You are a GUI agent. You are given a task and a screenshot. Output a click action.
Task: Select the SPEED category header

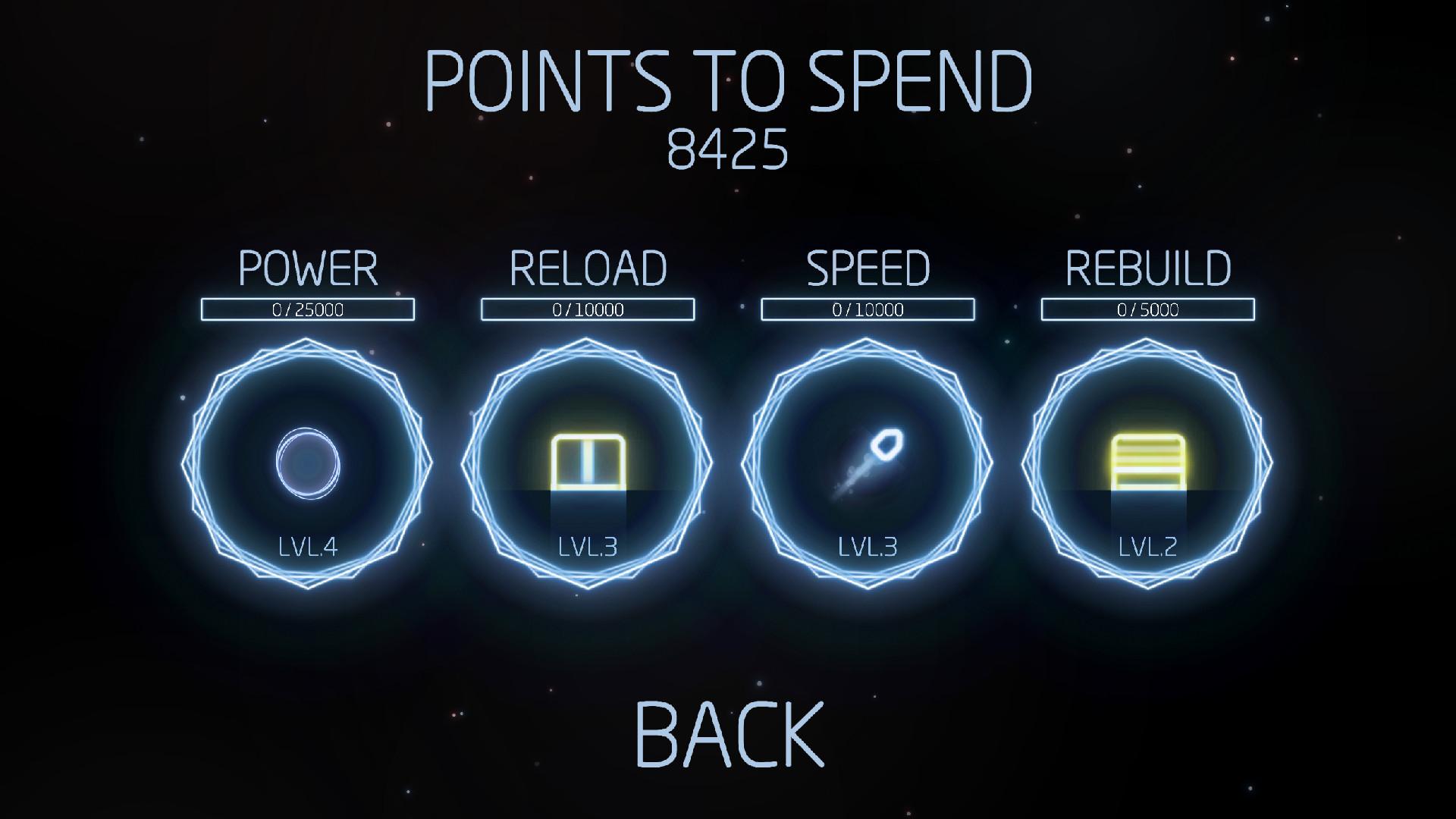[868, 268]
